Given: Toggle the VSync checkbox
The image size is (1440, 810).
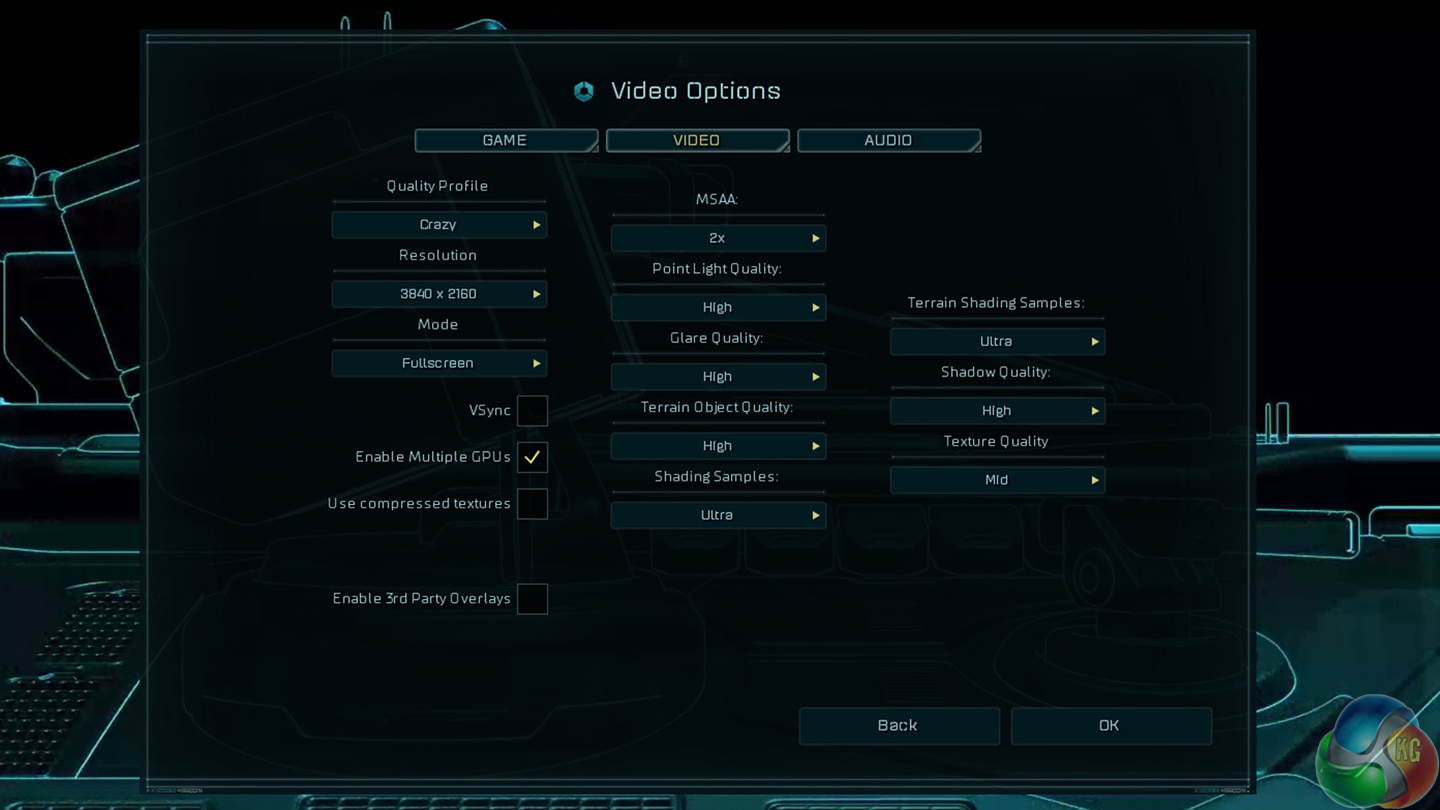Looking at the screenshot, I should [x=532, y=411].
